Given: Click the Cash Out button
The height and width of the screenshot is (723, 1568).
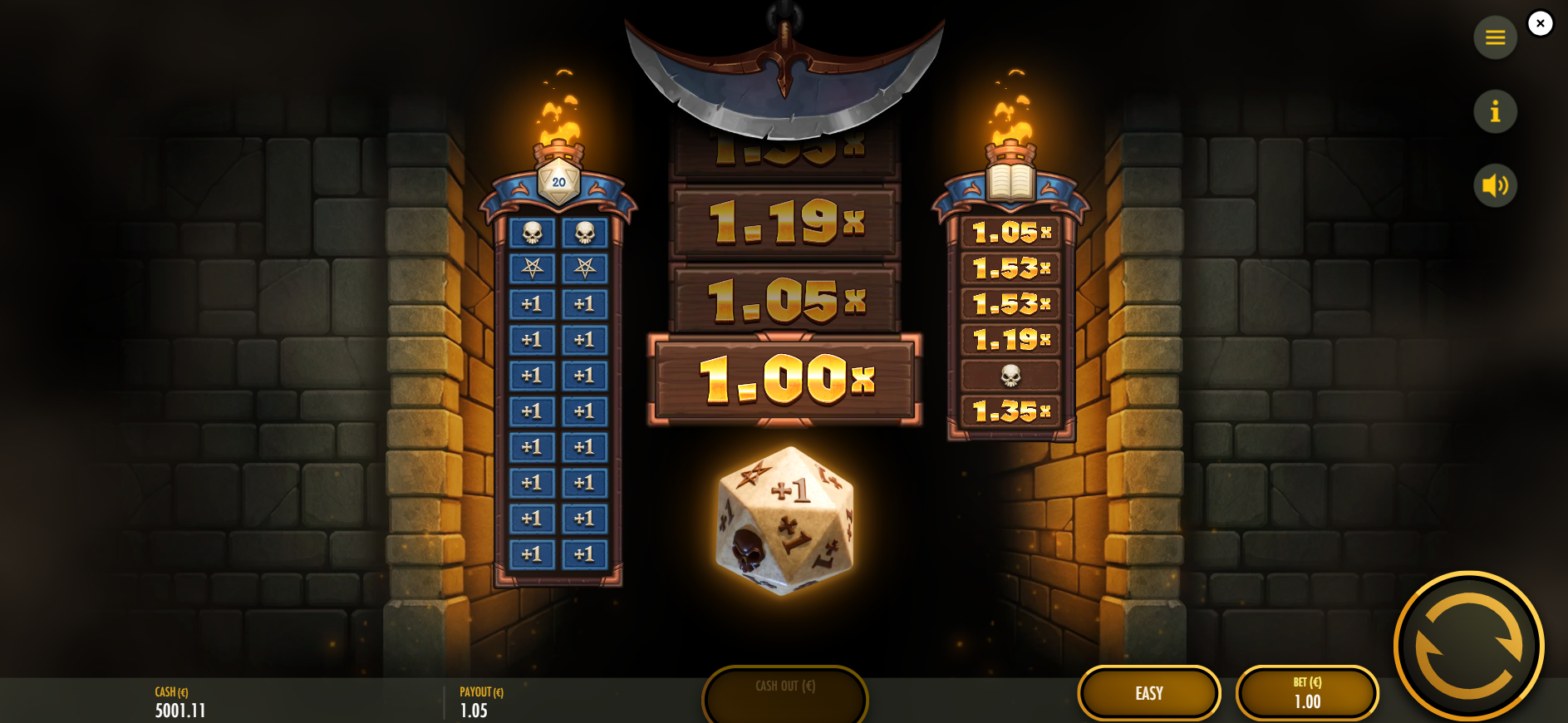Looking at the screenshot, I should click(x=785, y=694).
